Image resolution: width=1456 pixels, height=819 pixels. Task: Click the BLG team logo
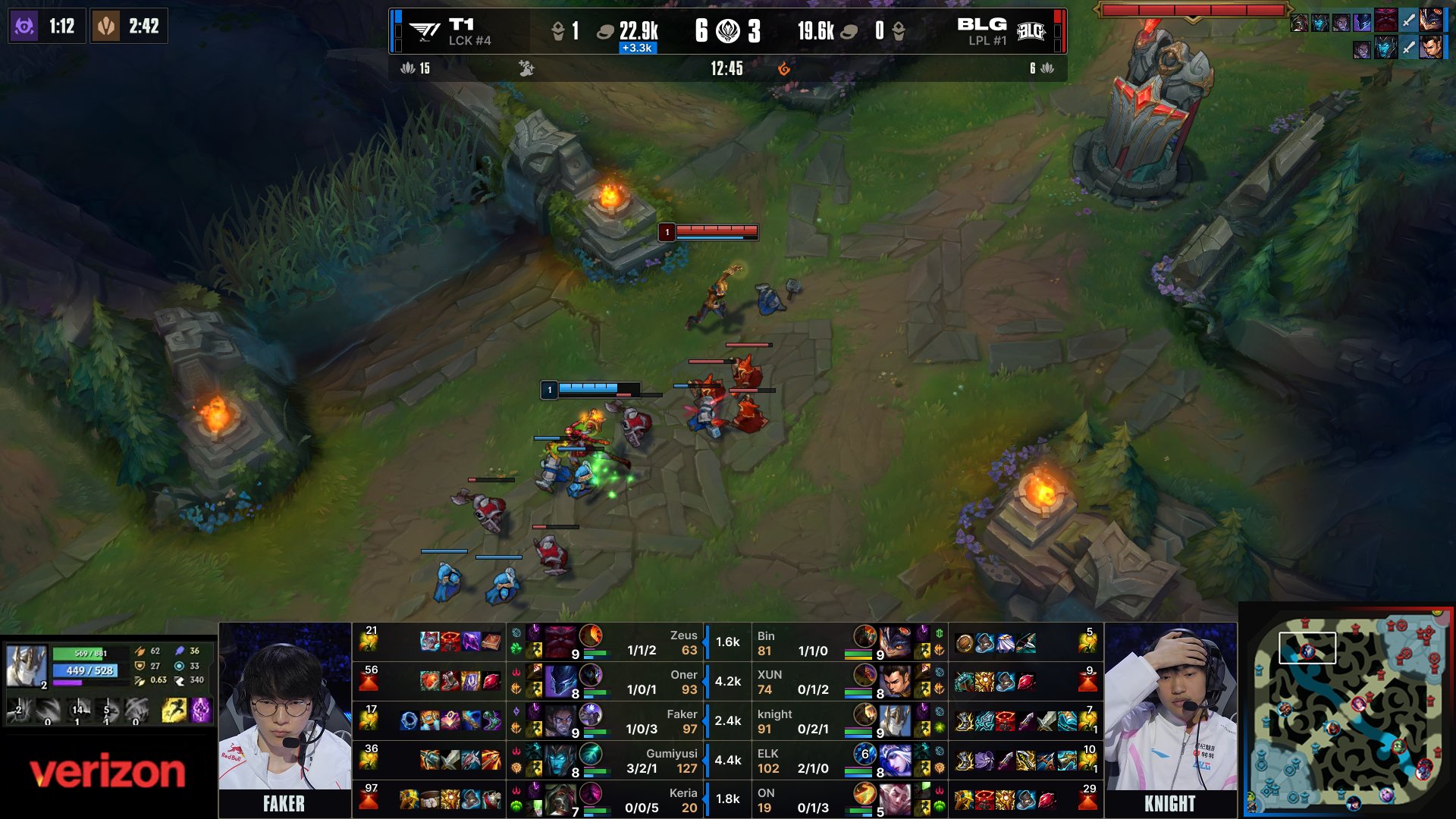[1031, 31]
